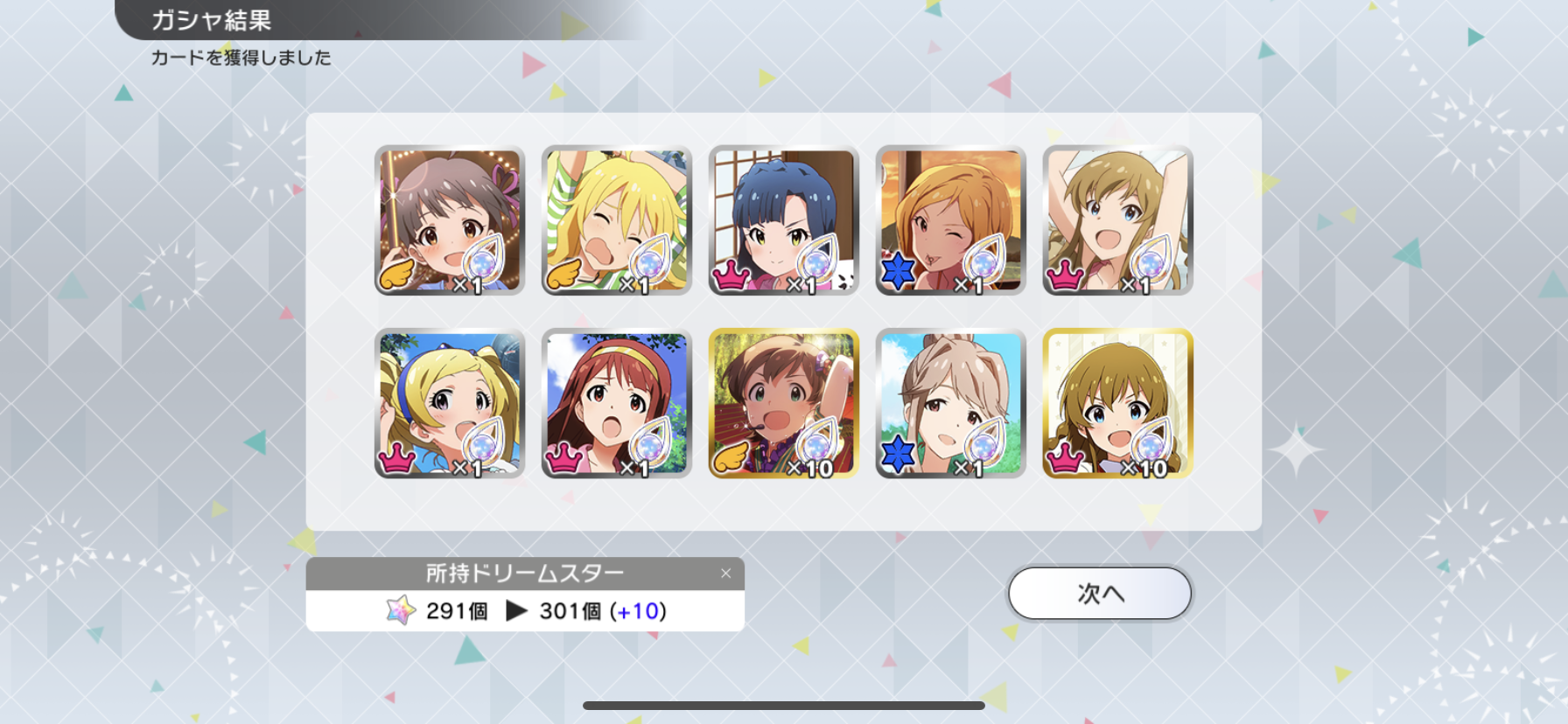Viewport: 1568px width, 724px height.
Task: Select the blonde twin-tail girl card
Action: 450,404
